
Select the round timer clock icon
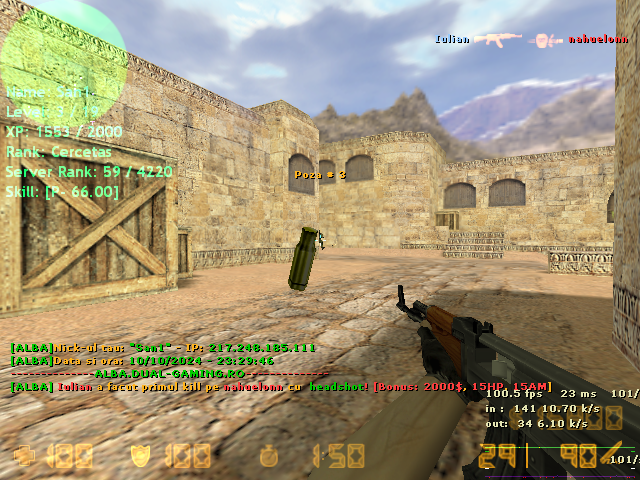(268, 457)
